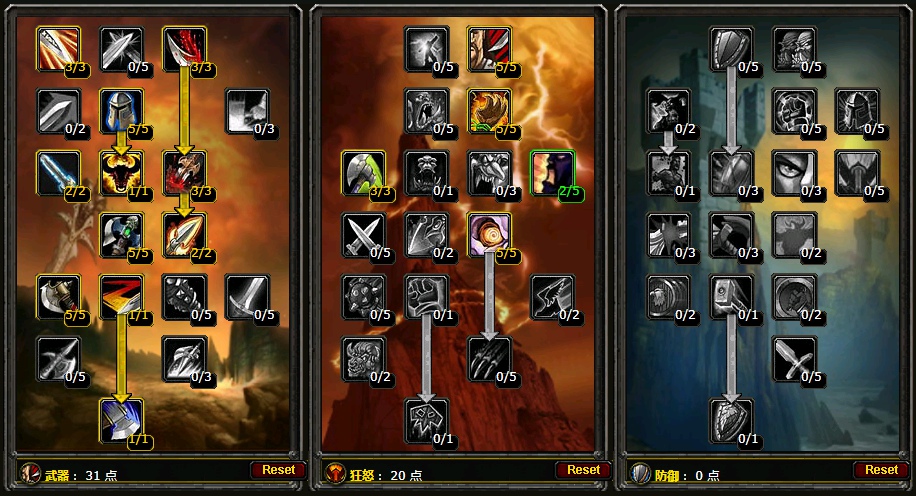This screenshot has width=916, height=496.
Task: Reset the Protection (防御) talent tree
Action: (x=881, y=469)
